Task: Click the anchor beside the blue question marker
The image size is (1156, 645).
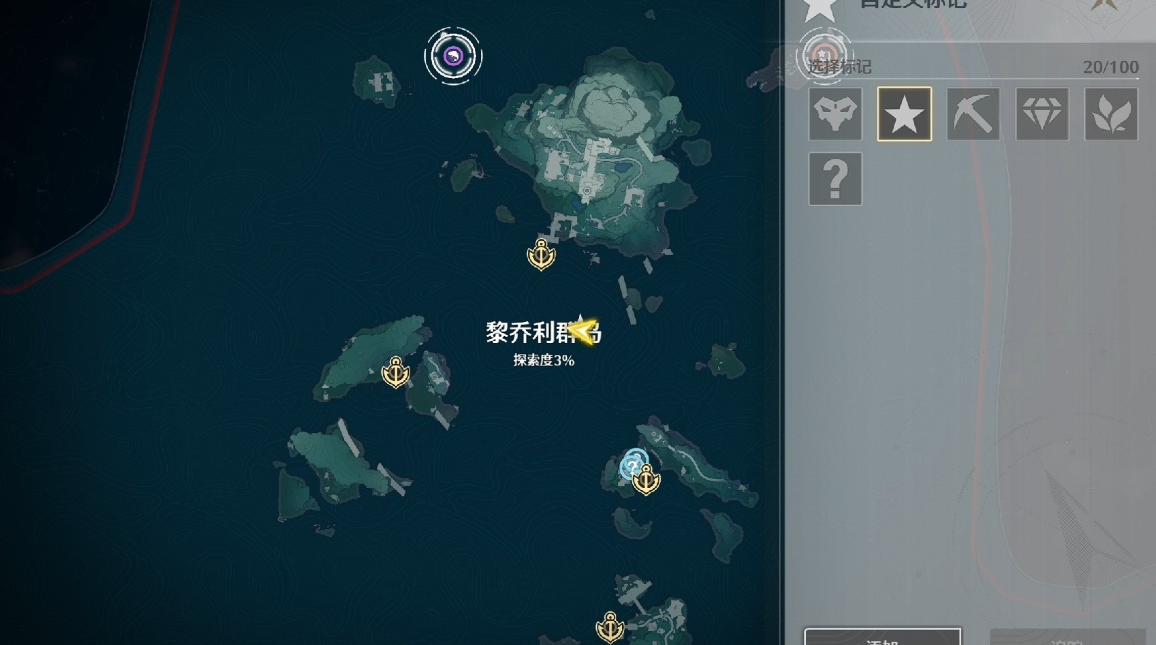Action: pos(648,481)
